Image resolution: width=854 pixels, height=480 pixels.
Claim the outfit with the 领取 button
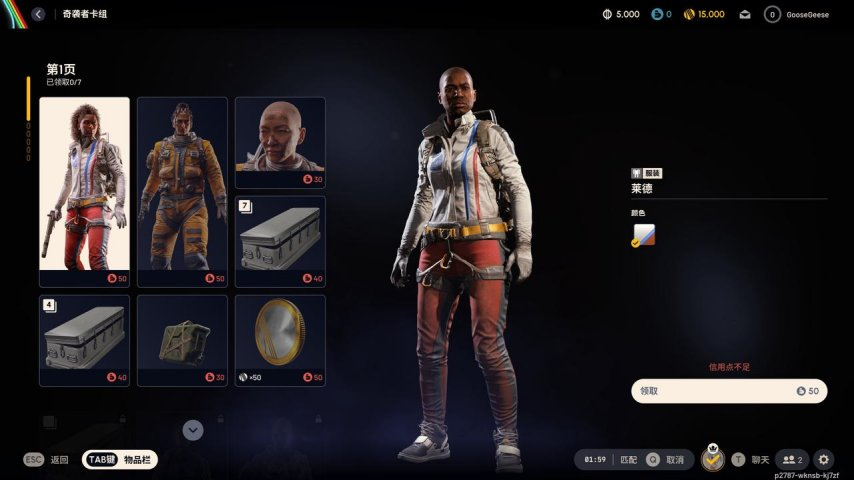click(729, 391)
